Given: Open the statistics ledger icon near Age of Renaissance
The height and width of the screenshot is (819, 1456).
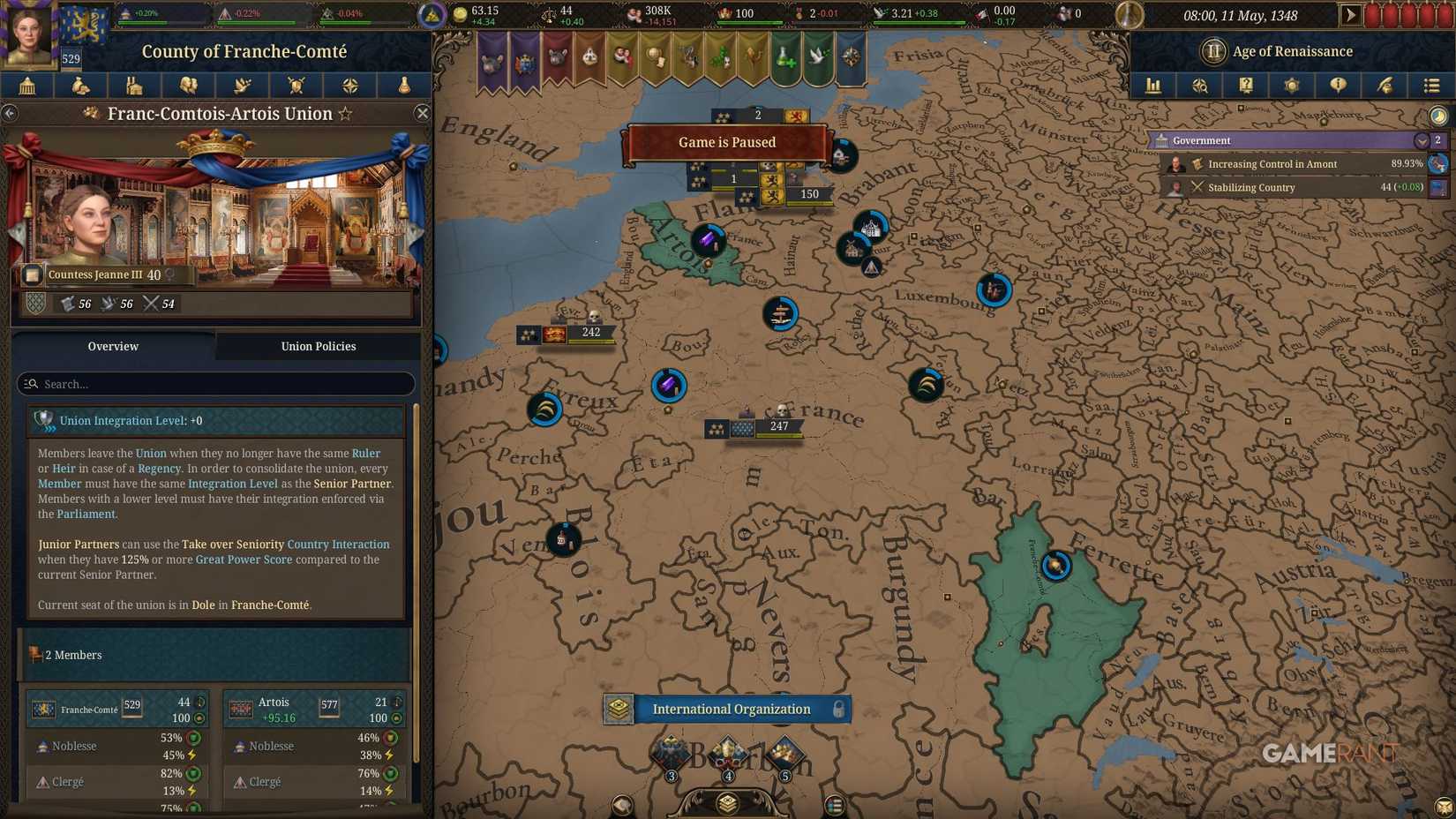Looking at the screenshot, I should (1152, 86).
